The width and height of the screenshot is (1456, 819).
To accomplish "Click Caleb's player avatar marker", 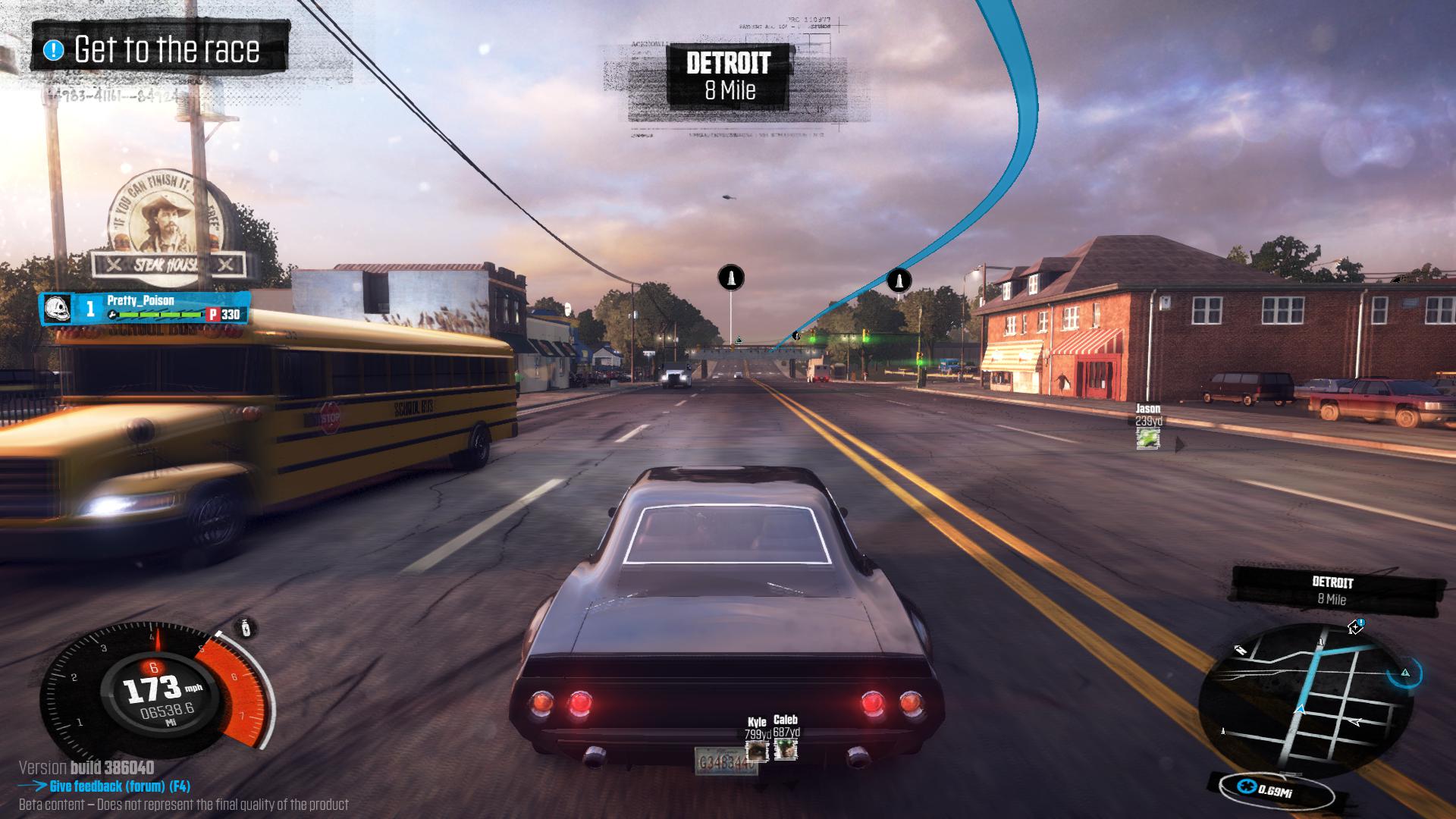I will [x=786, y=750].
